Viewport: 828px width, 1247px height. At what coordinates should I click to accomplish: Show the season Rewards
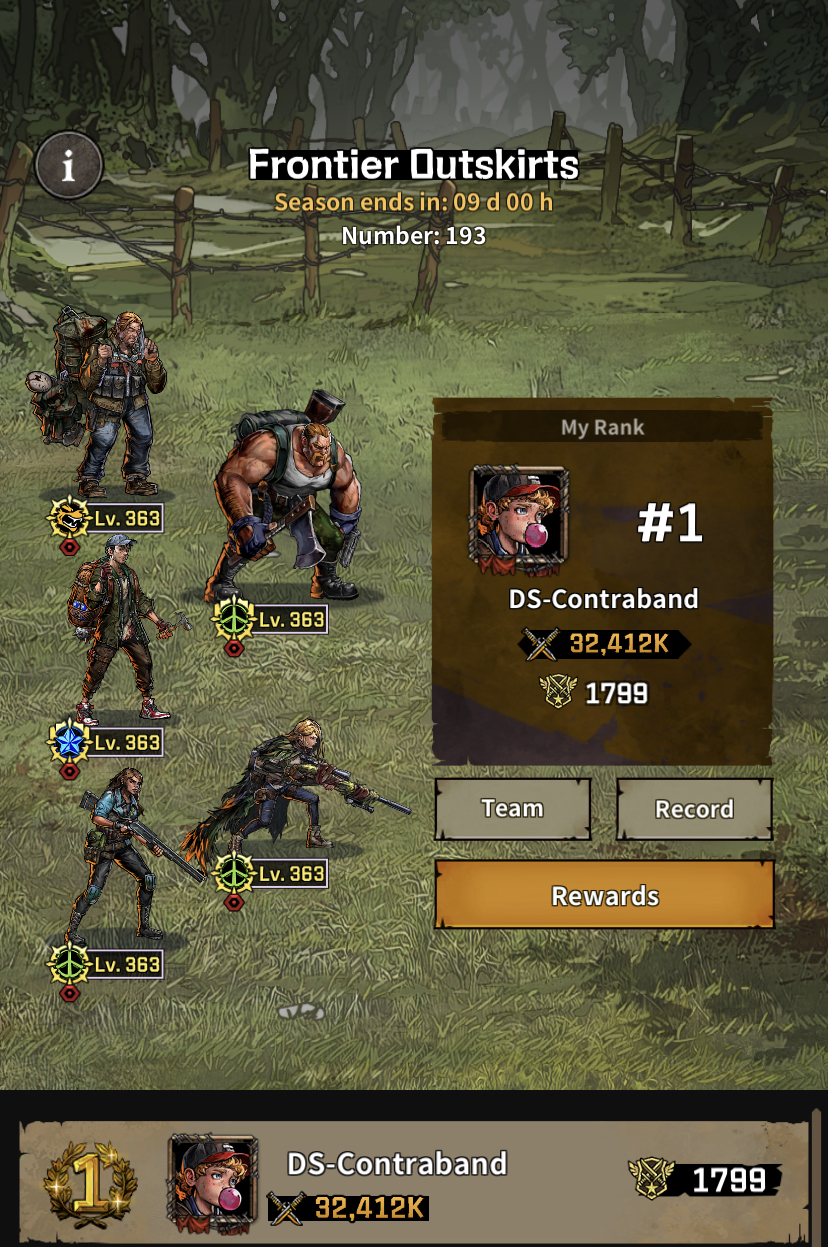pos(604,895)
